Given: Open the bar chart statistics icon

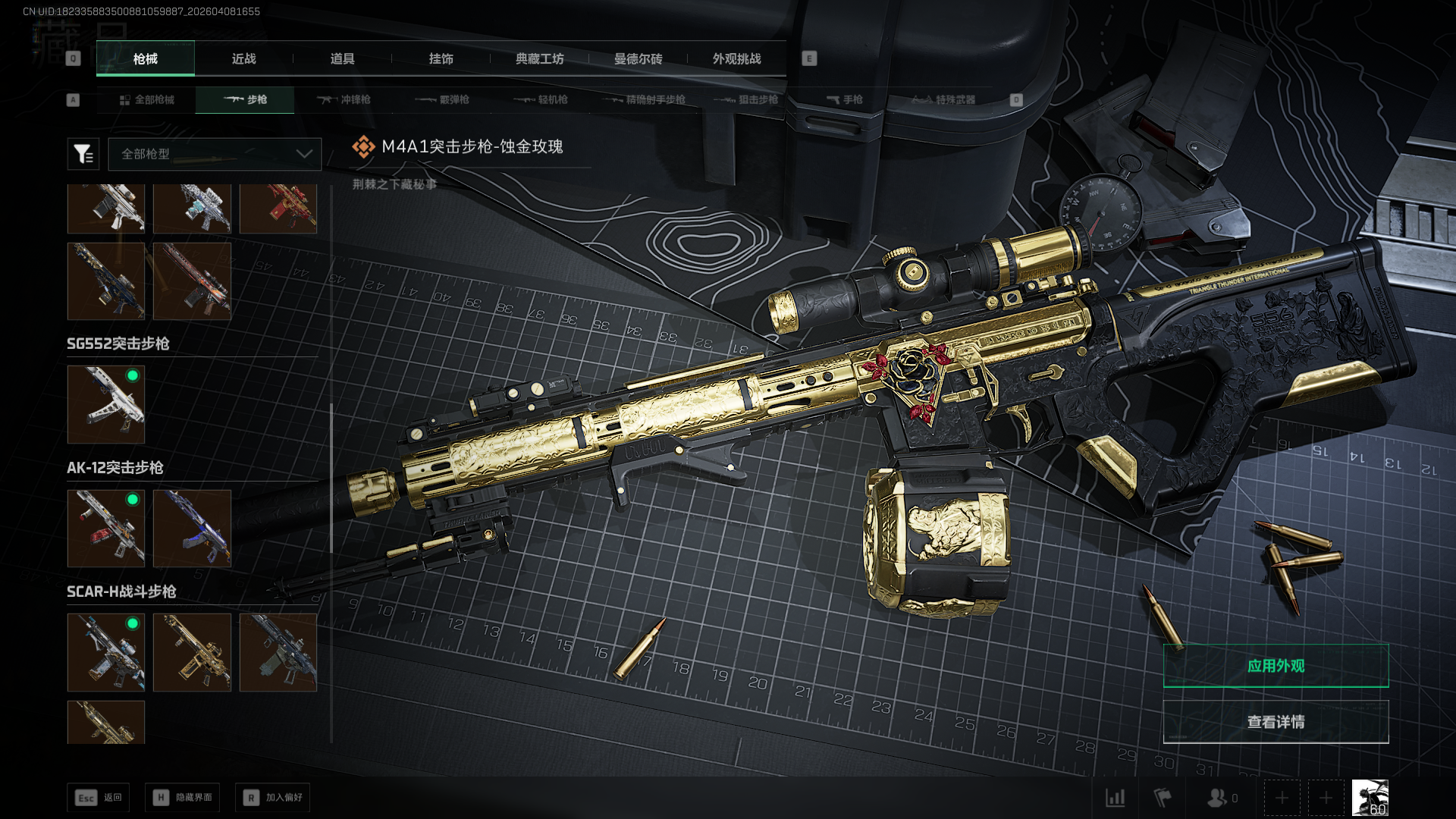Looking at the screenshot, I should [x=1115, y=798].
